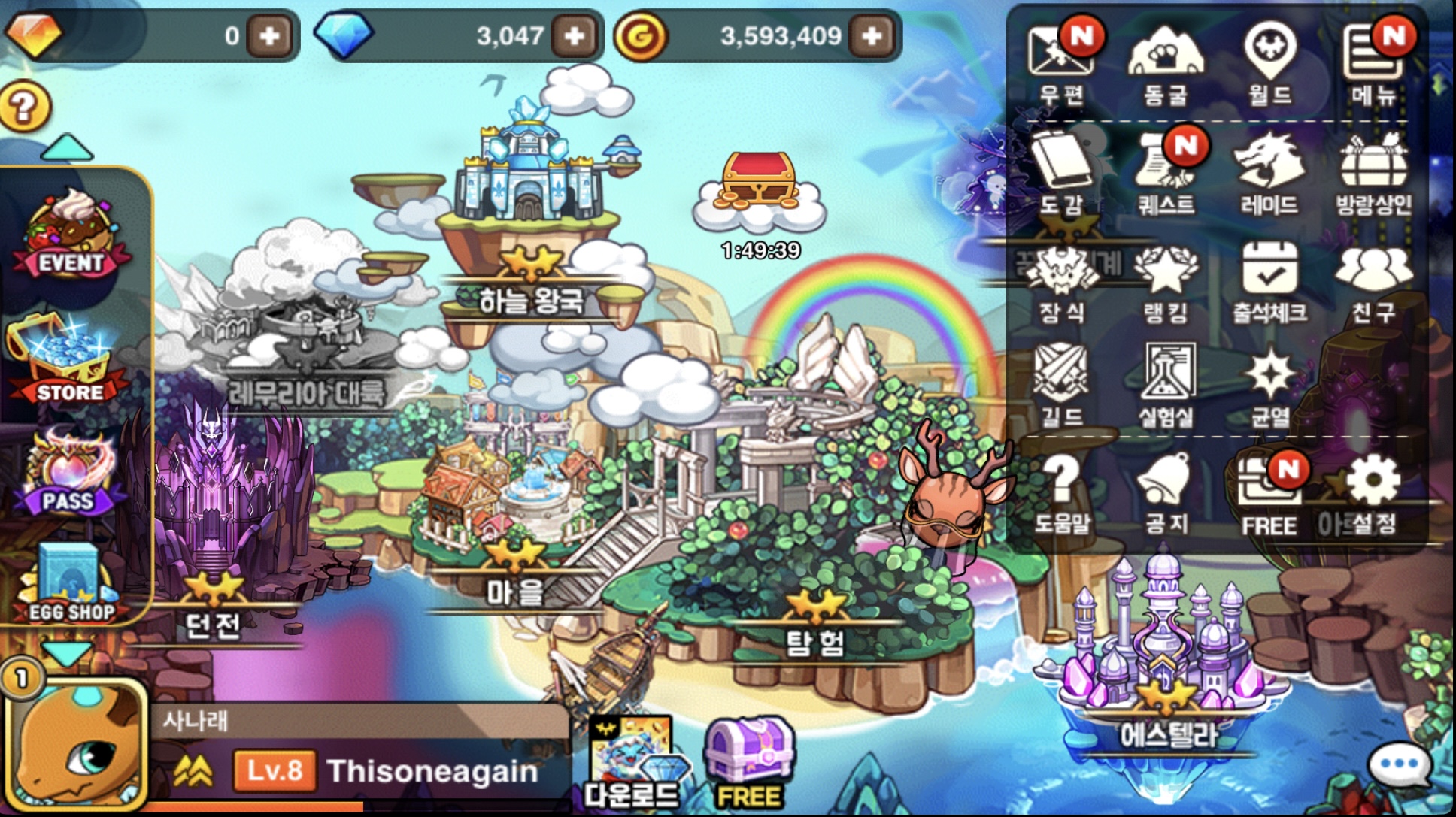
Task: Add blue diamonds with the plus button
Action: 575,35
